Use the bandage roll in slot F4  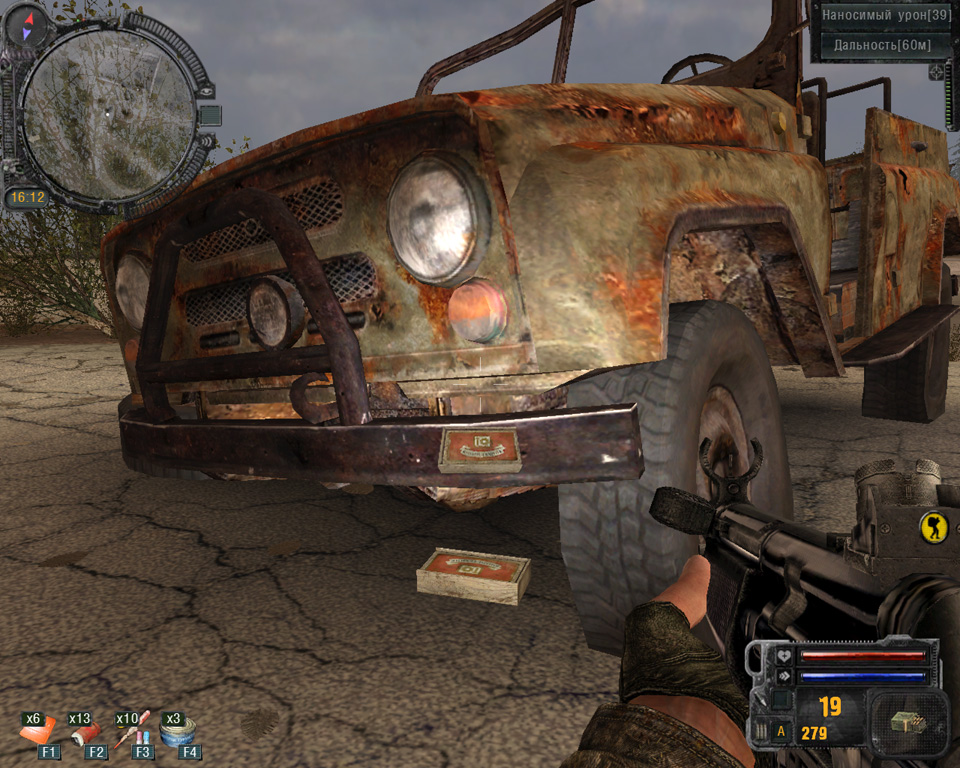click(x=178, y=733)
